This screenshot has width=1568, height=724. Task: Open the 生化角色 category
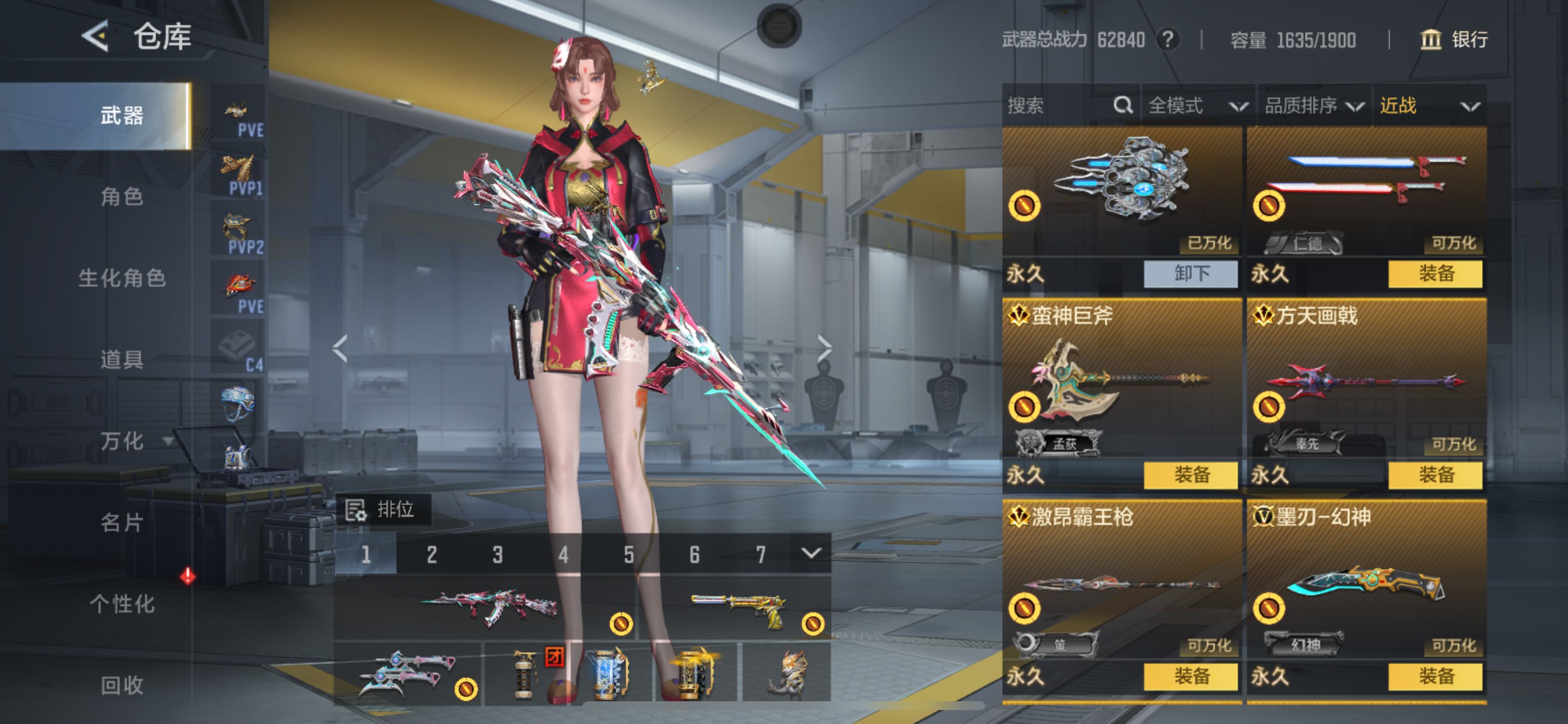click(122, 278)
